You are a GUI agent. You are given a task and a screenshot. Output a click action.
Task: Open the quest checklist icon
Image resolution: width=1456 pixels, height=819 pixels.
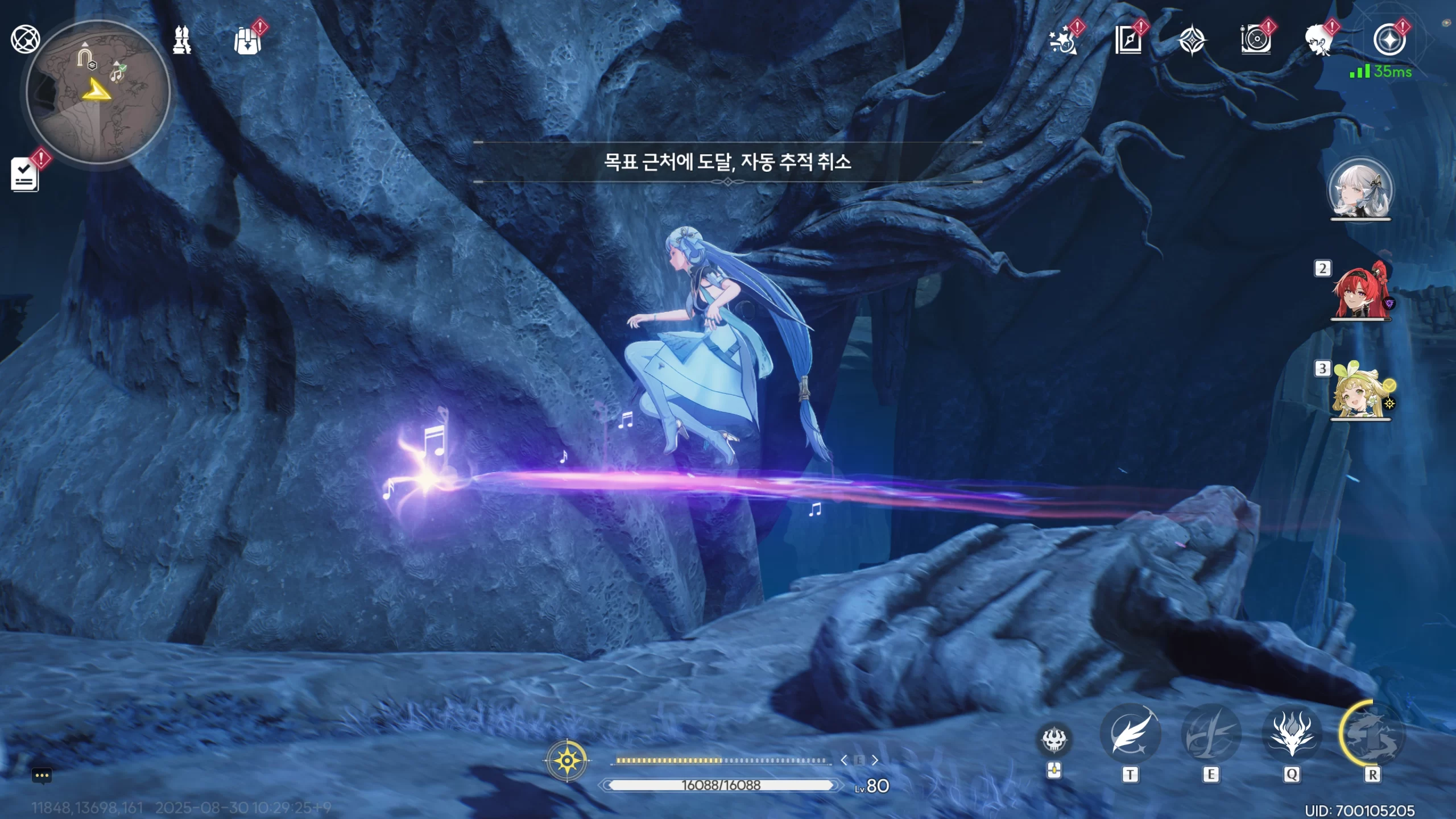tap(25, 175)
